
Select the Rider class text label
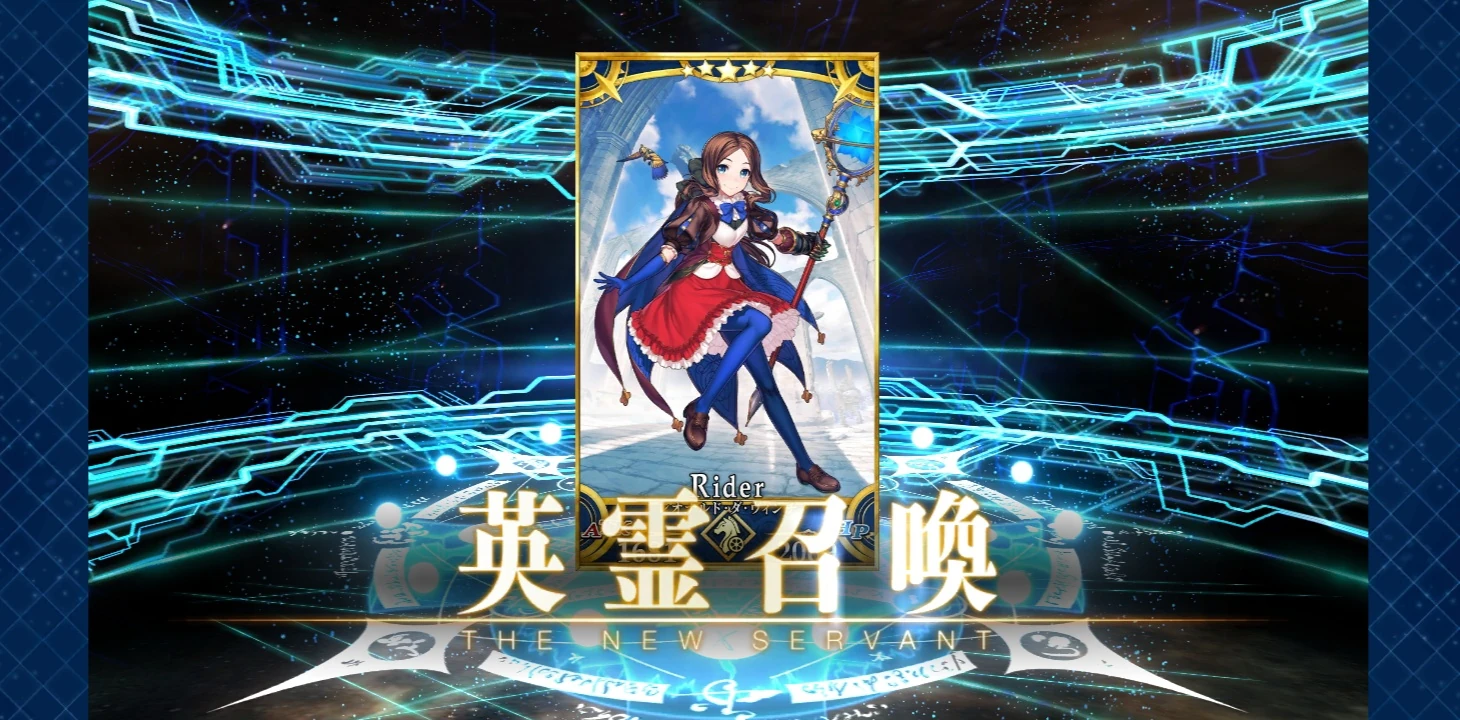729,486
